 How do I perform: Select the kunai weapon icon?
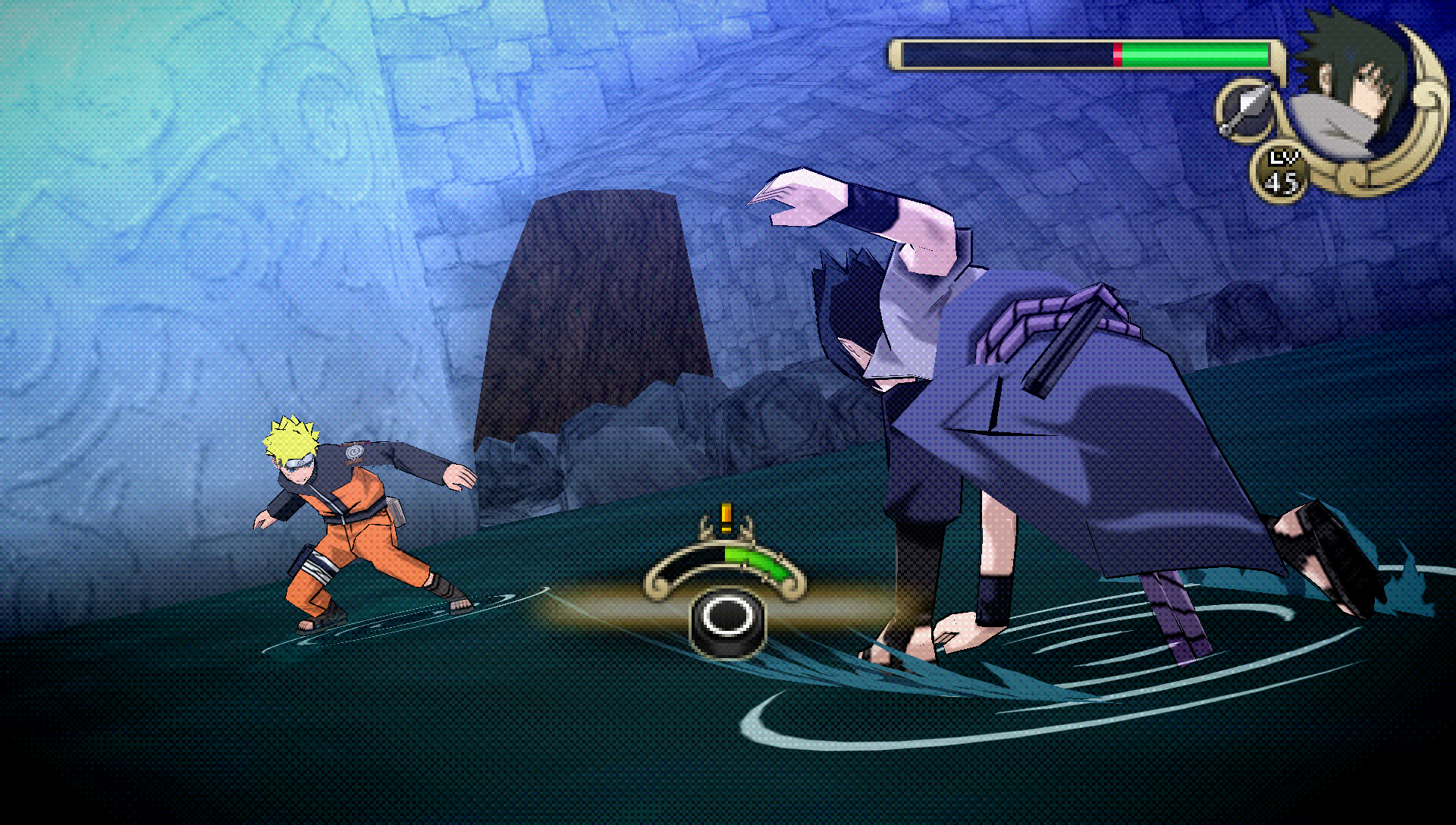point(1244,111)
